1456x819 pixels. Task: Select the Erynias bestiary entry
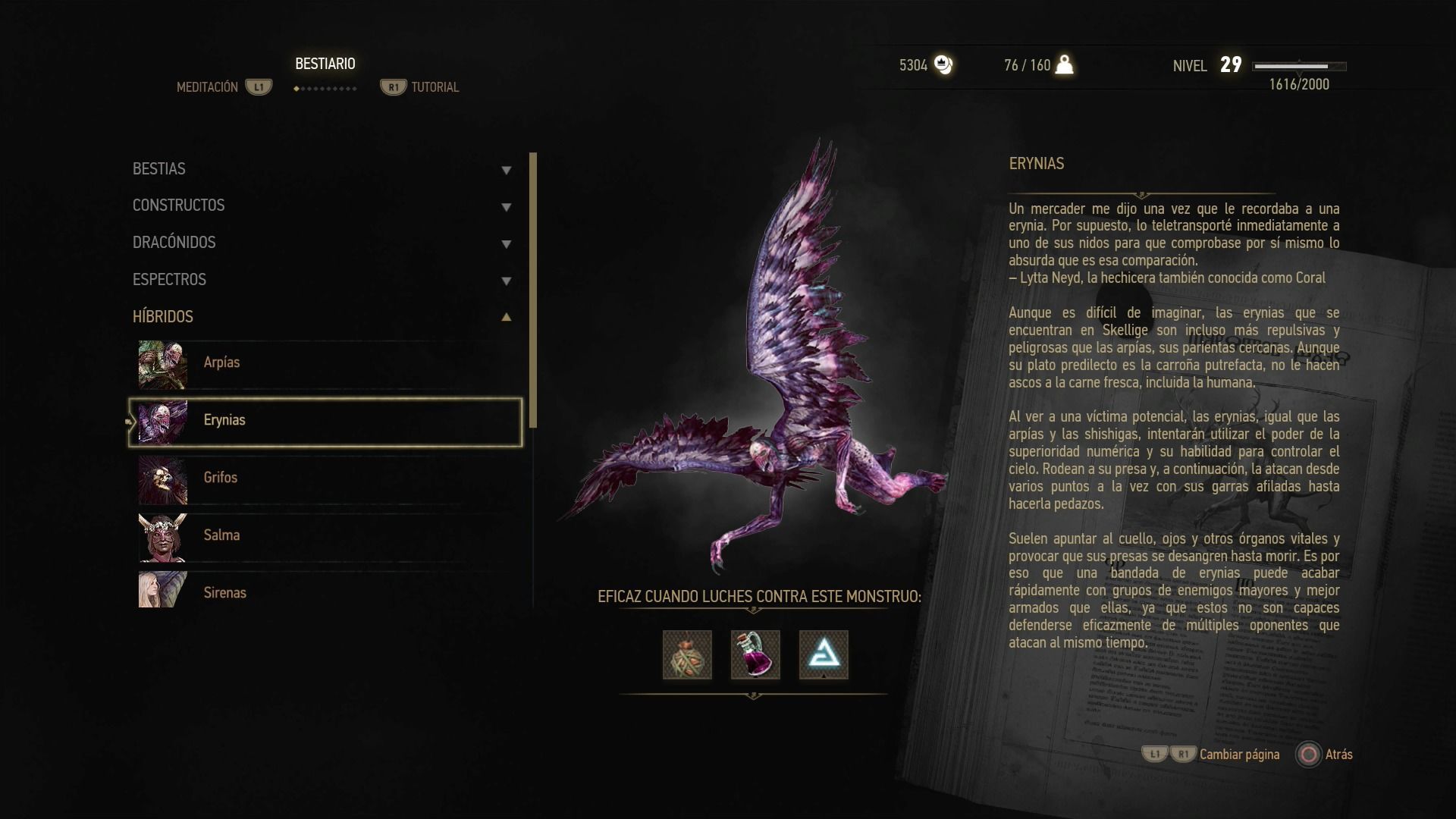click(x=326, y=421)
